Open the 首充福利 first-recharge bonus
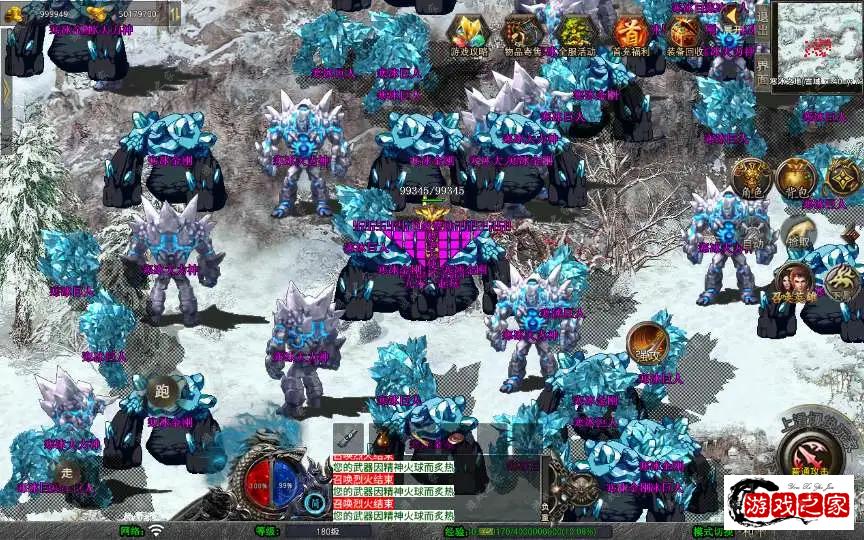 click(630, 34)
